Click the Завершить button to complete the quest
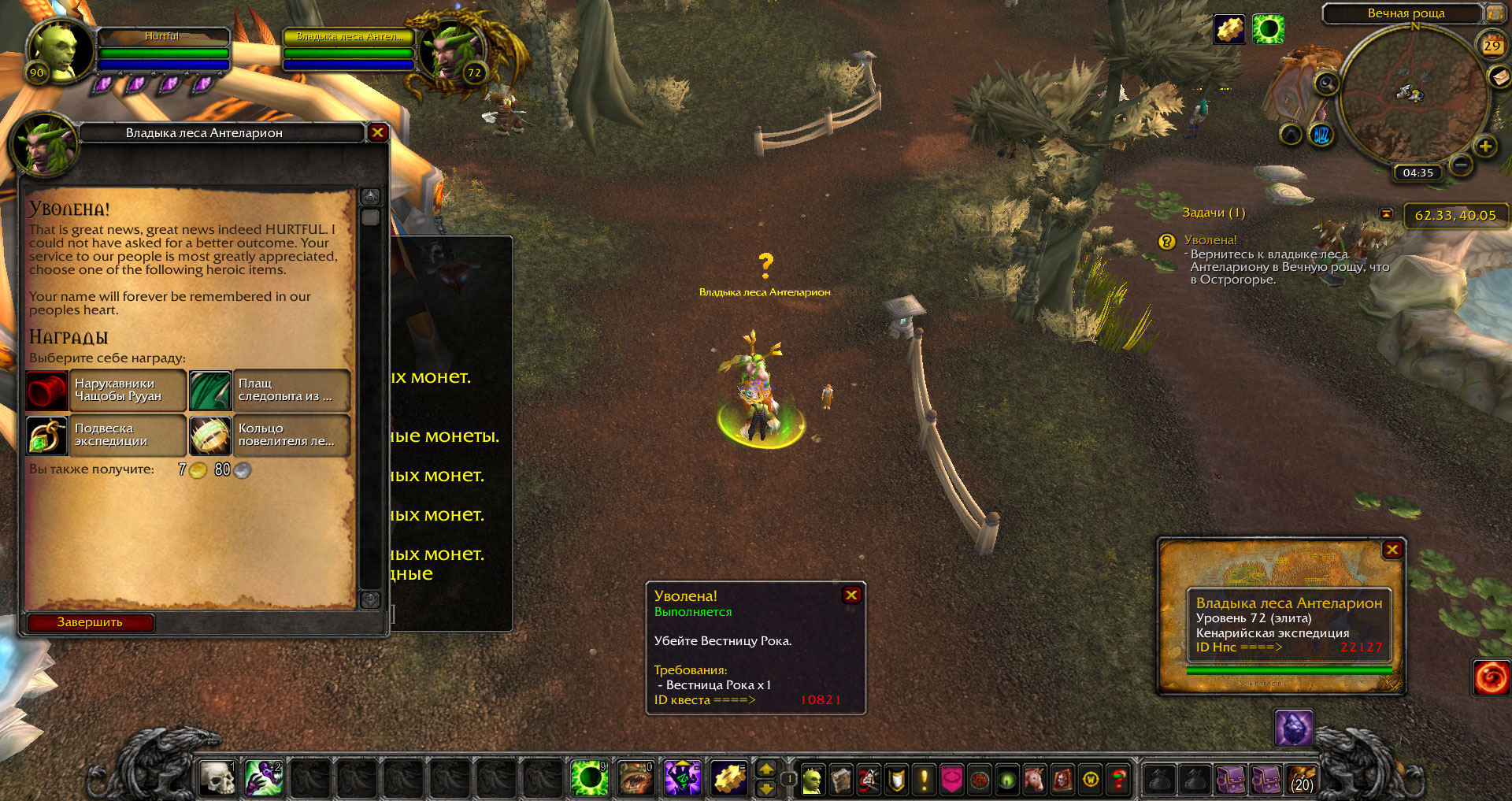Image resolution: width=1512 pixels, height=801 pixels. (90, 622)
